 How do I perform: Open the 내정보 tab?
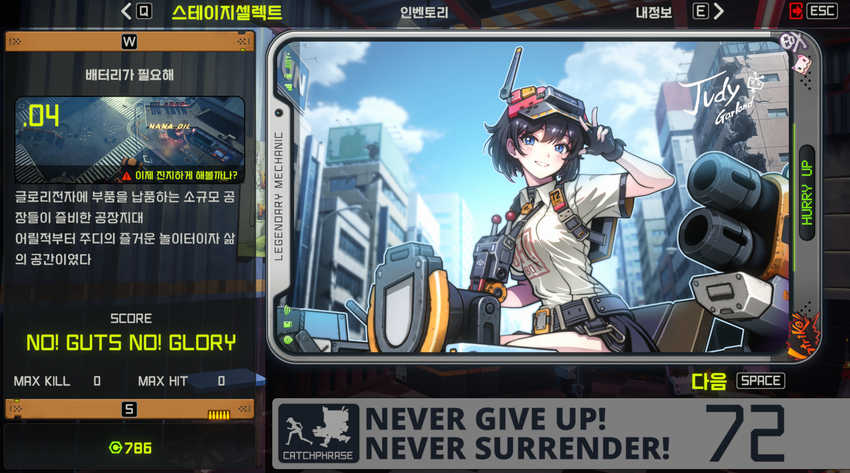tap(655, 13)
